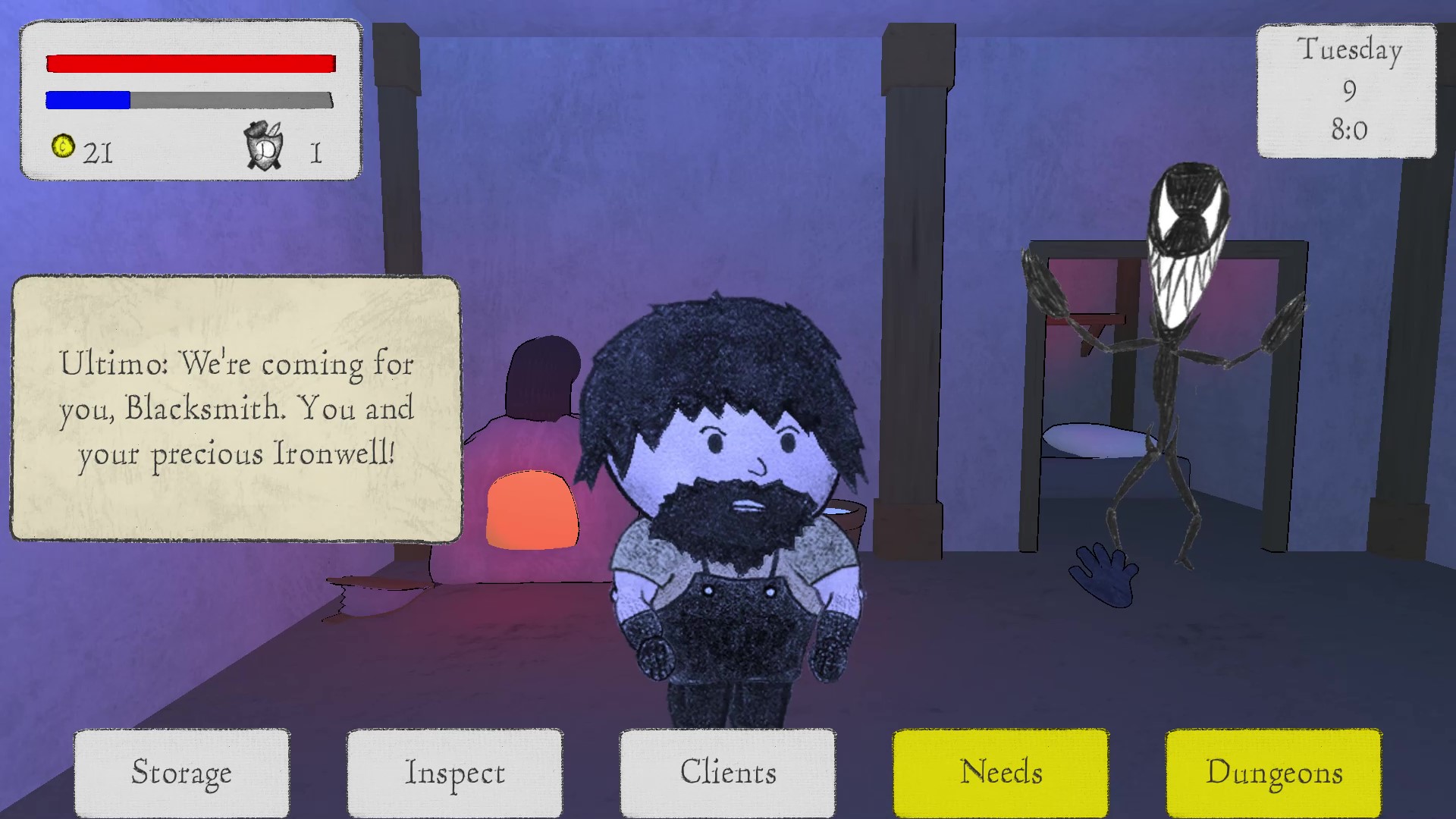Screen dimensions: 1456x819
Task: Enter the Dungeons menu
Action: click(1274, 772)
